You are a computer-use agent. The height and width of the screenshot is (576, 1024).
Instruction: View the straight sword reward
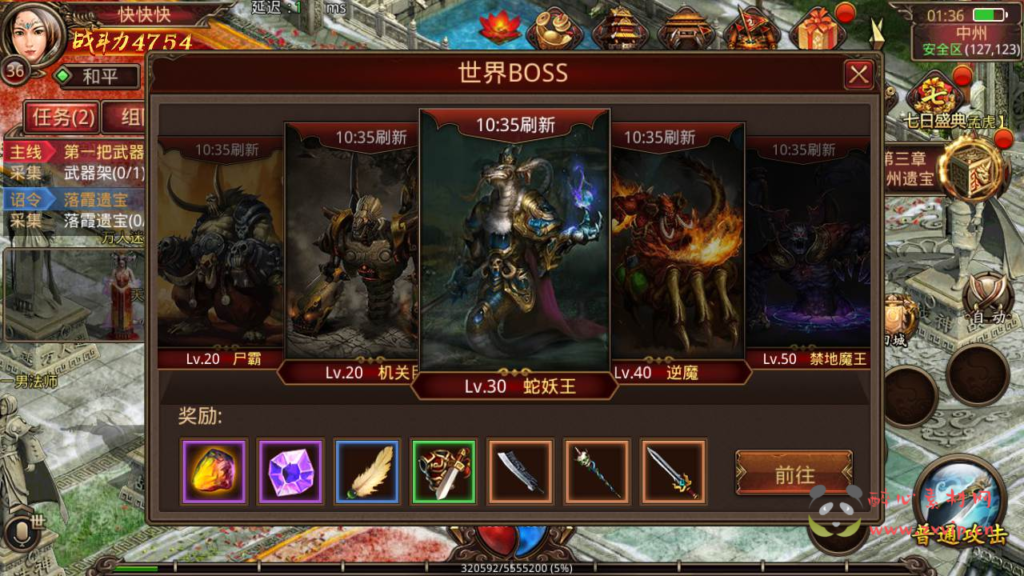coord(674,471)
